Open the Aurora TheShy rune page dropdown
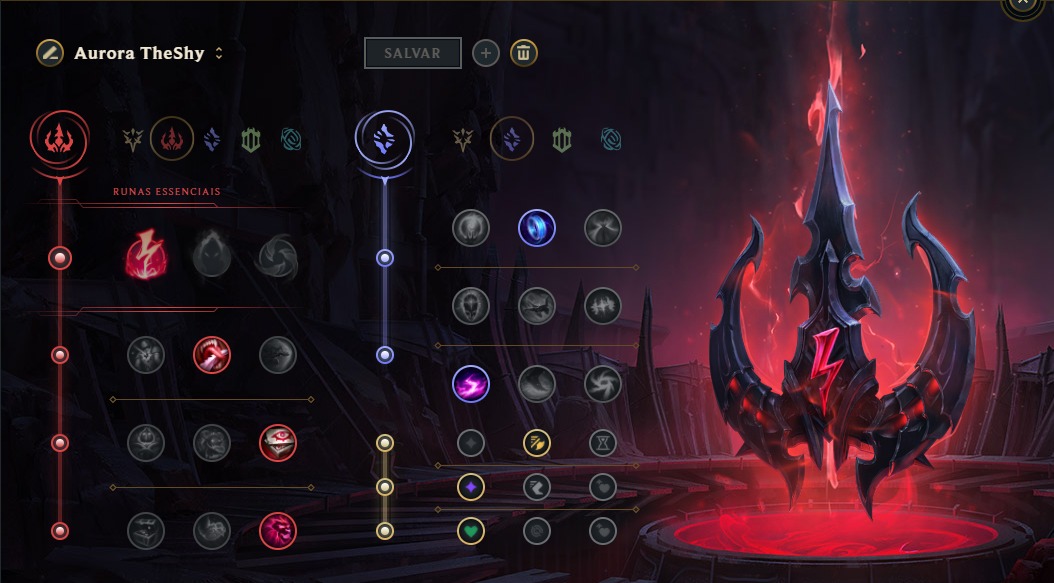The width and height of the screenshot is (1054, 583). [219, 53]
